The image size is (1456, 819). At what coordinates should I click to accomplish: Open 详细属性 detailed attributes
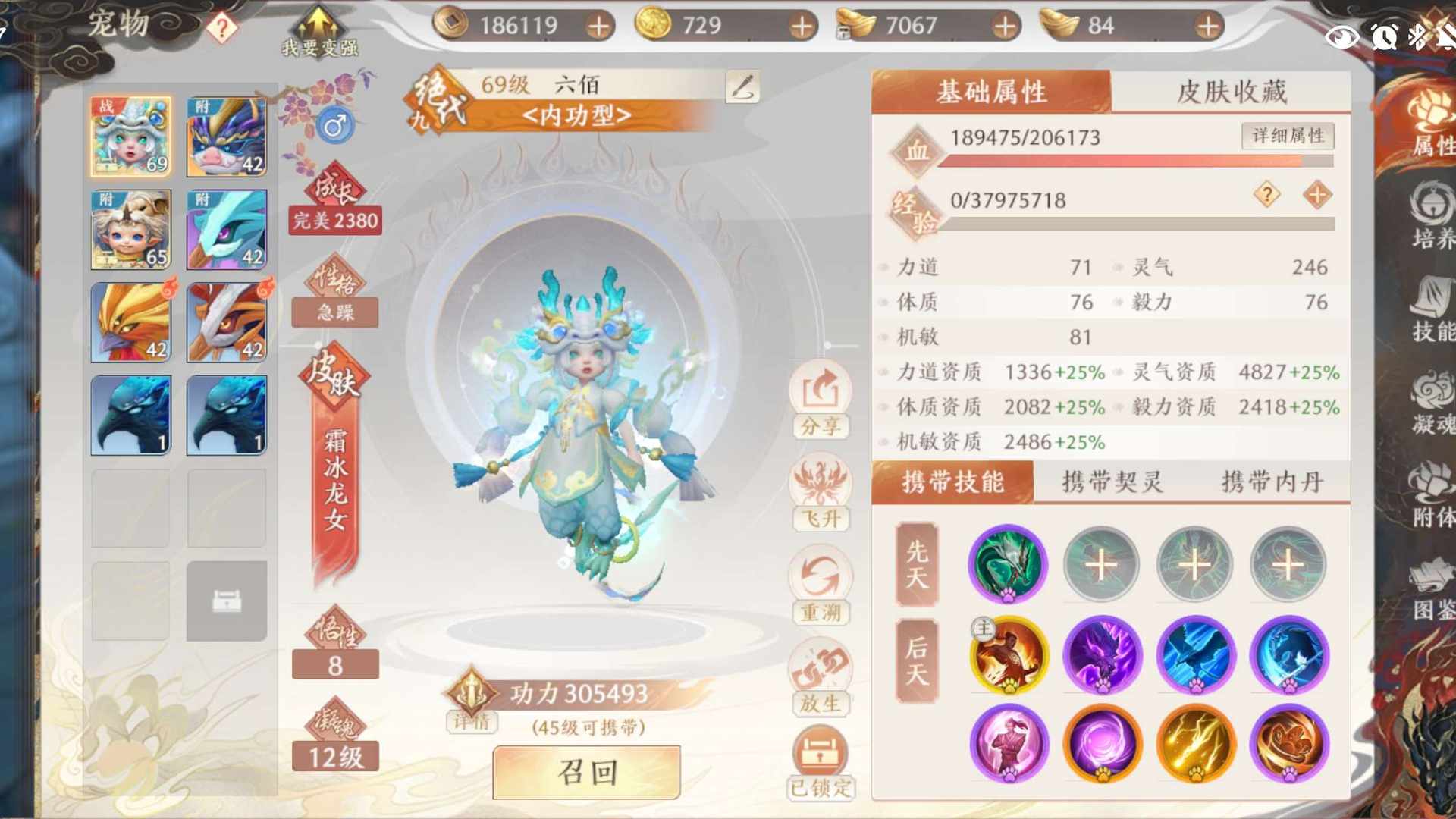(1288, 136)
